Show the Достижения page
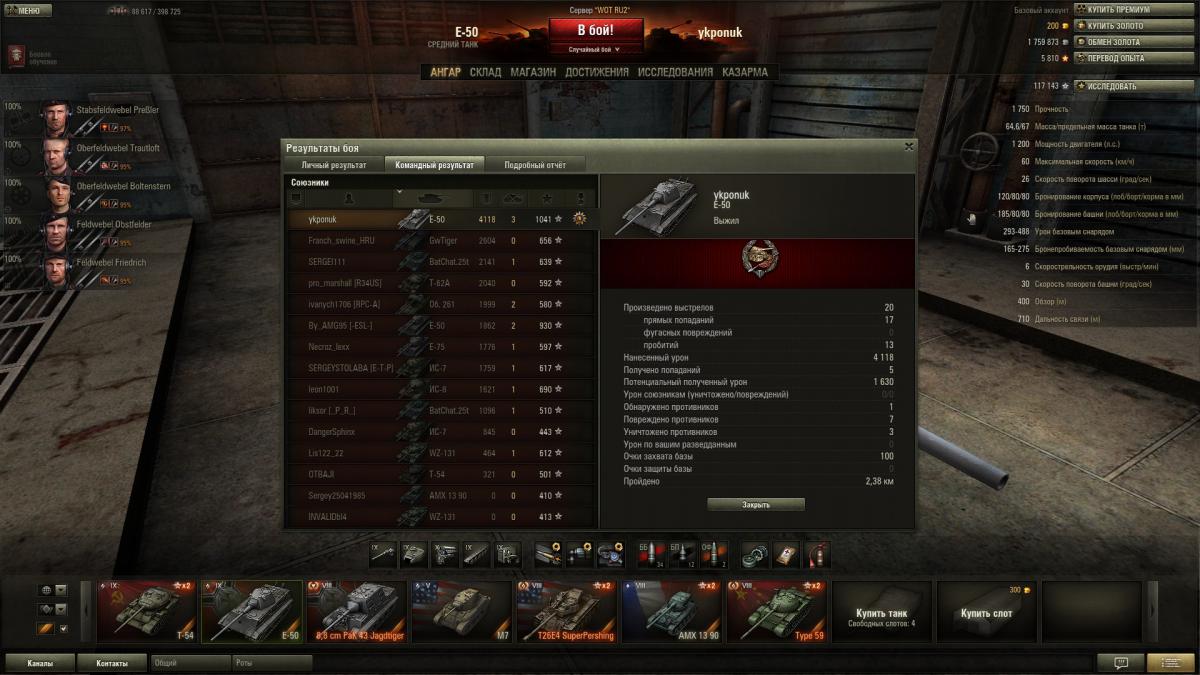This screenshot has height=675, width=1200. 596,72
